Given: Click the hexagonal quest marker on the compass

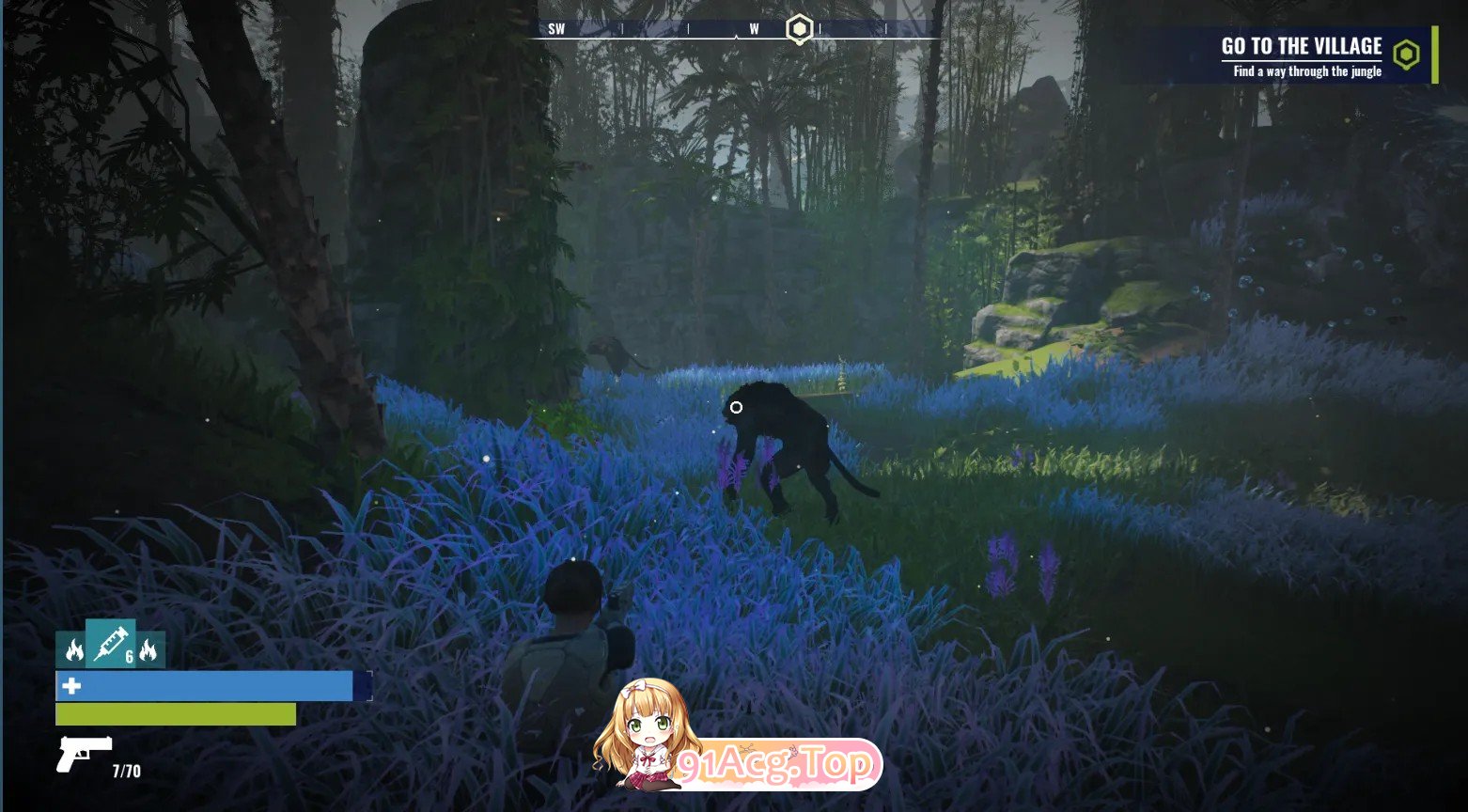Looking at the screenshot, I should coord(798,29).
